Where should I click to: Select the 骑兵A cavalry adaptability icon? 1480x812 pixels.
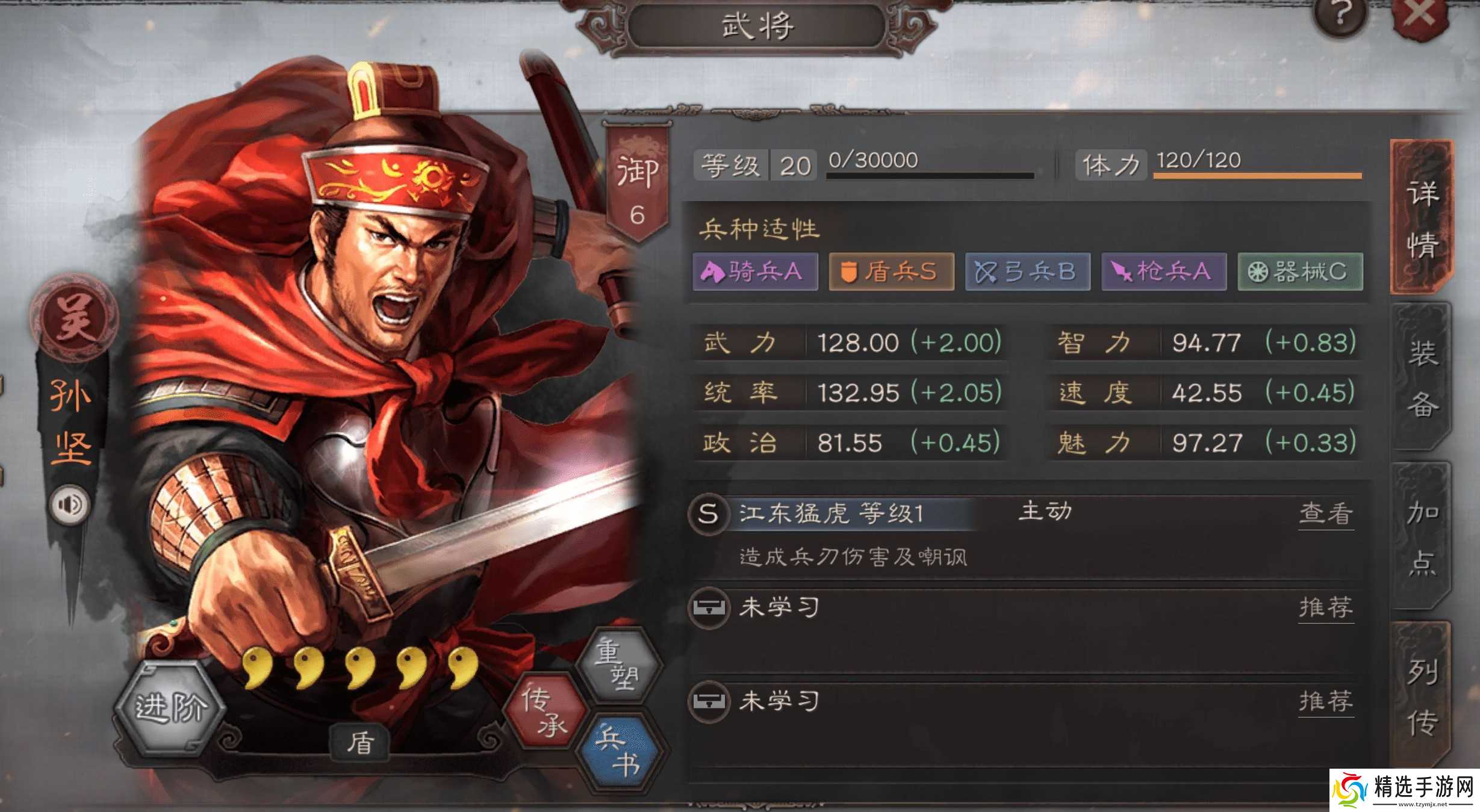(x=755, y=272)
